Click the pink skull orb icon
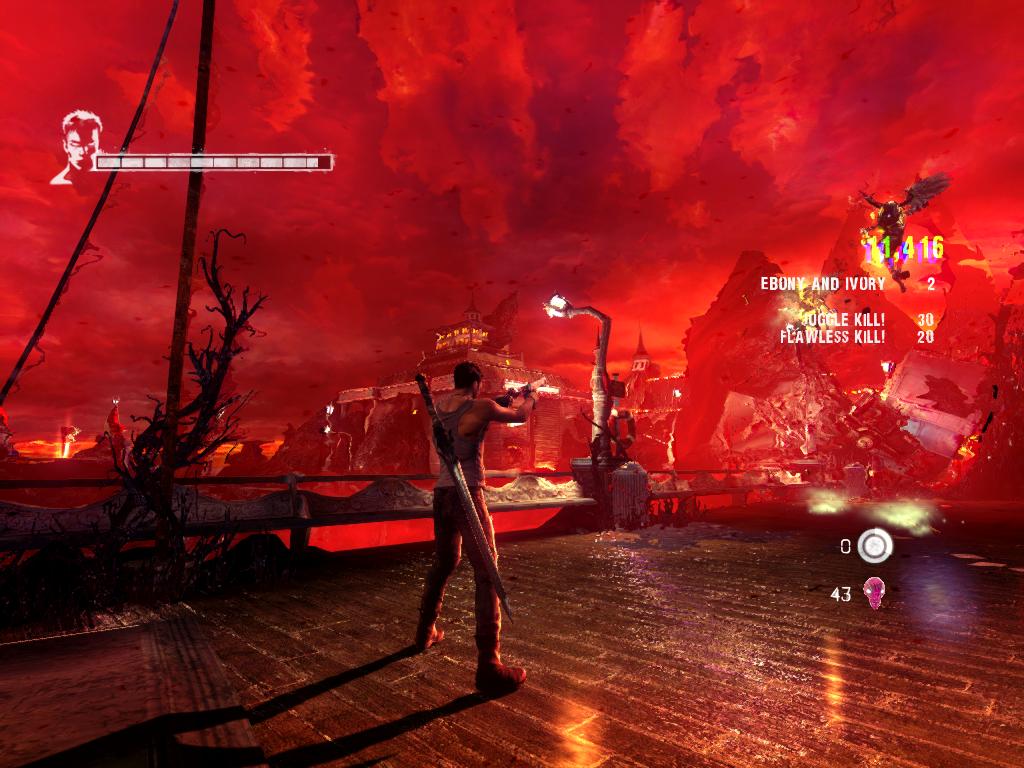The height and width of the screenshot is (768, 1024). (x=874, y=593)
